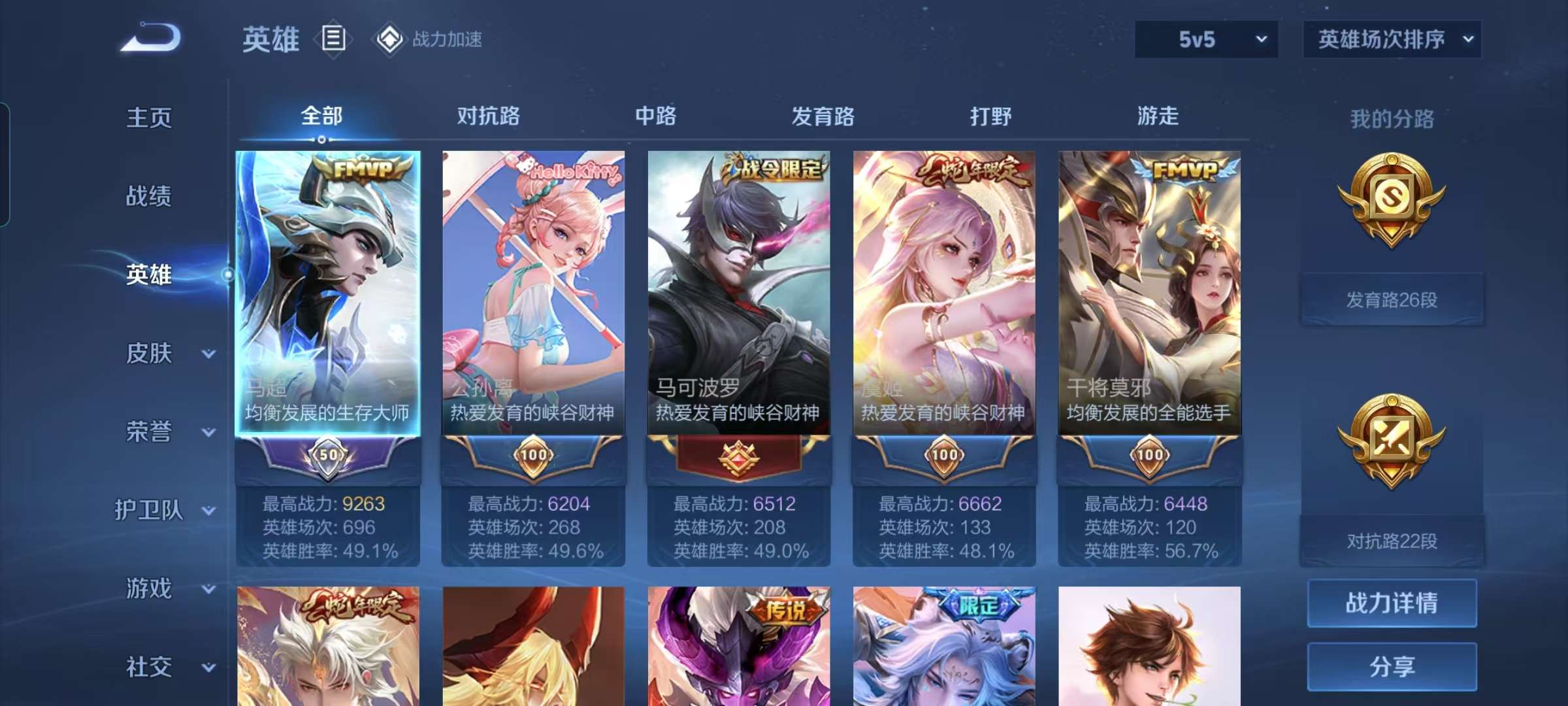Click the level 50 badge under 马超
The width and height of the screenshot is (1568, 706).
[329, 455]
